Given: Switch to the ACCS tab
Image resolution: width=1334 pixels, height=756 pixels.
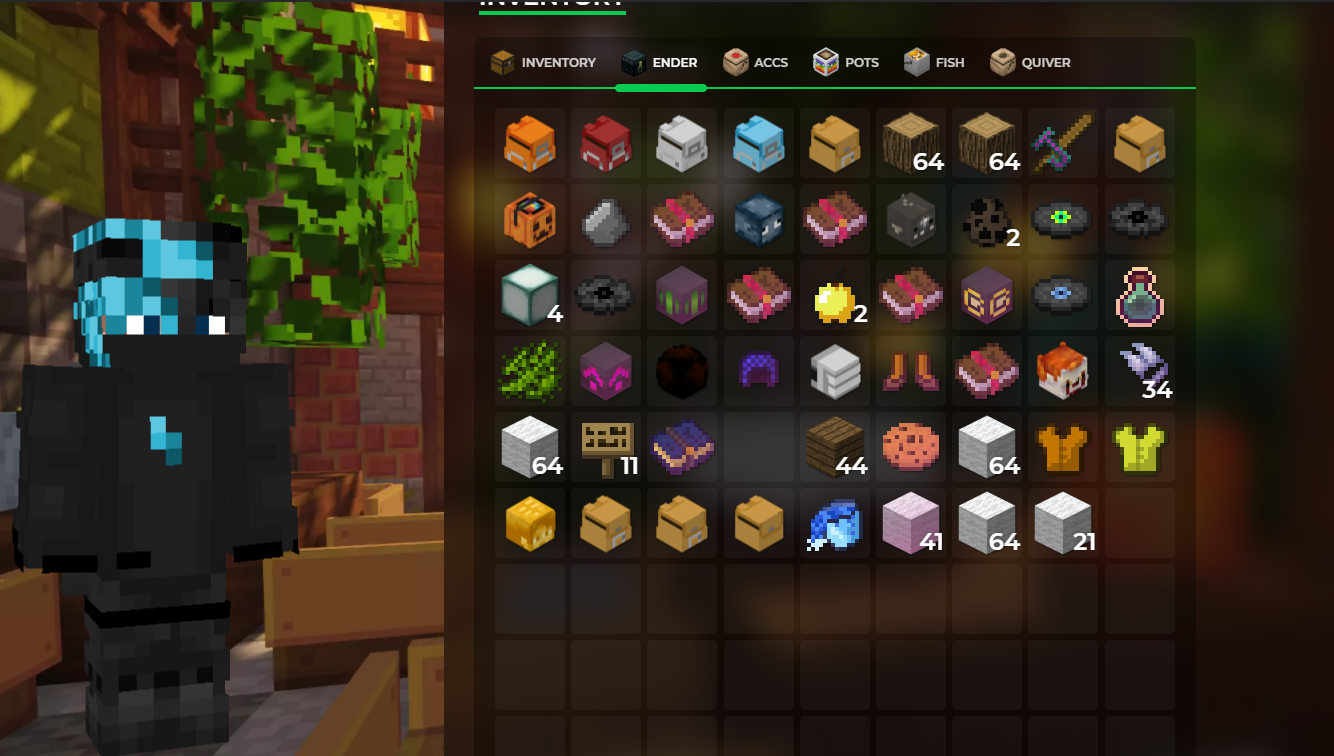Looking at the screenshot, I should point(756,62).
